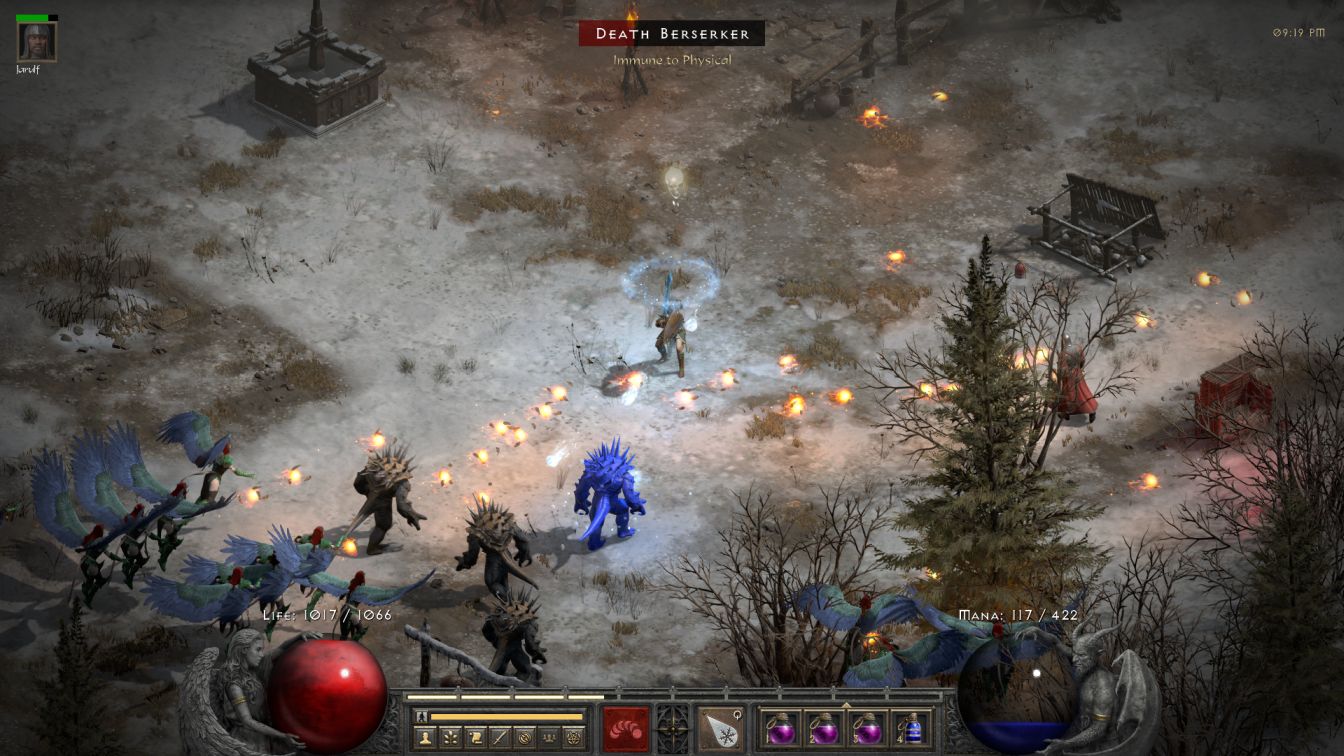Toggle run/walk using the running figure icon

(423, 717)
